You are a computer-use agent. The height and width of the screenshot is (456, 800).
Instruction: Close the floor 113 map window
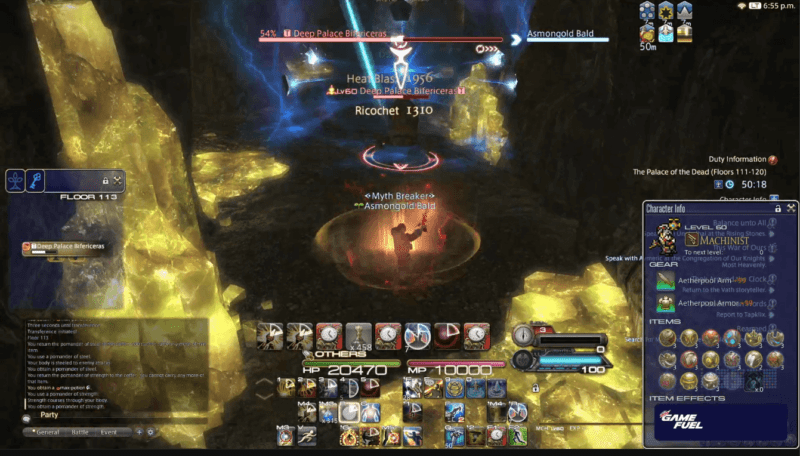[118, 181]
